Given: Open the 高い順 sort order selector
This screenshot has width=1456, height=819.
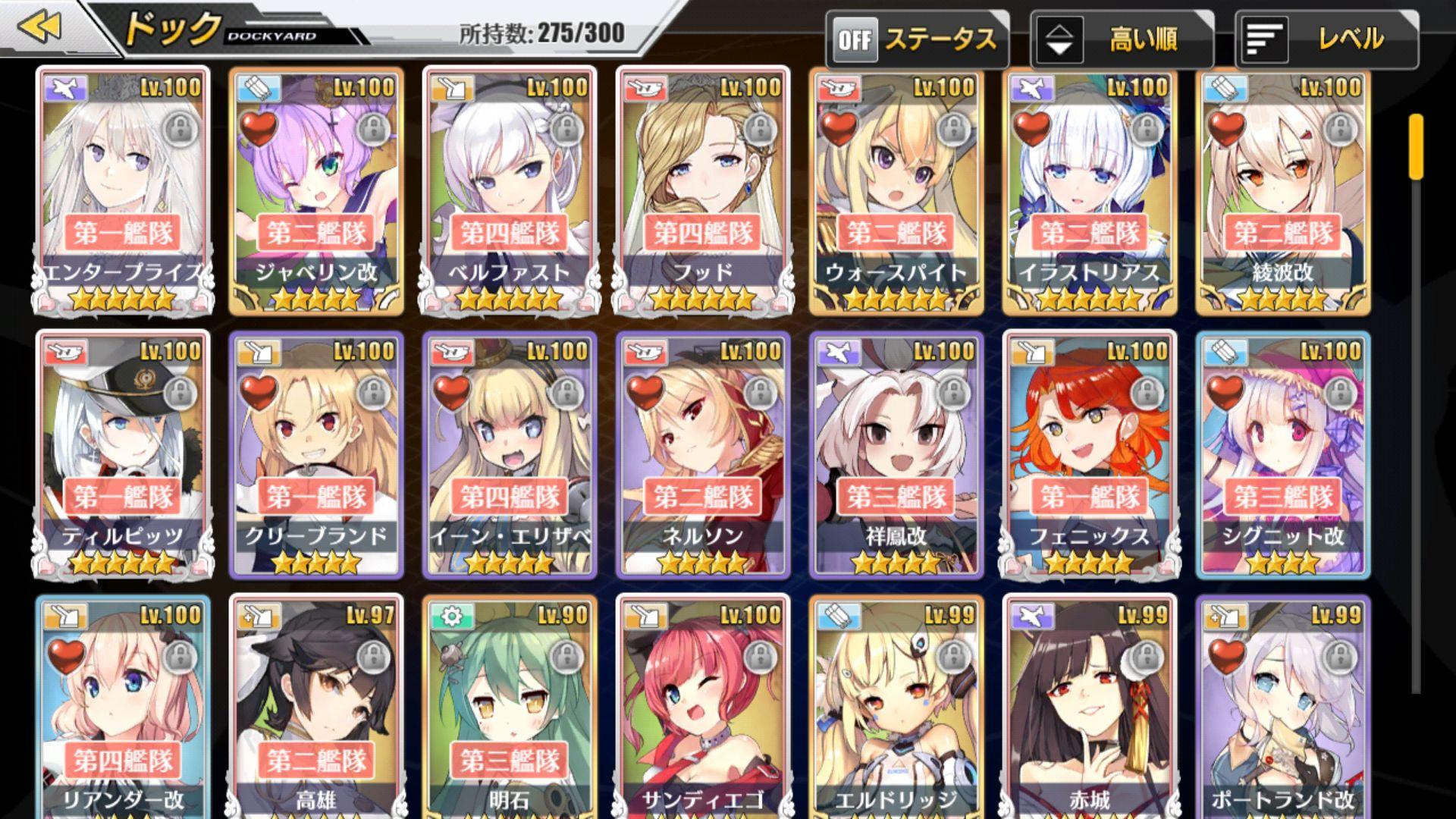Looking at the screenshot, I should click(1130, 36).
